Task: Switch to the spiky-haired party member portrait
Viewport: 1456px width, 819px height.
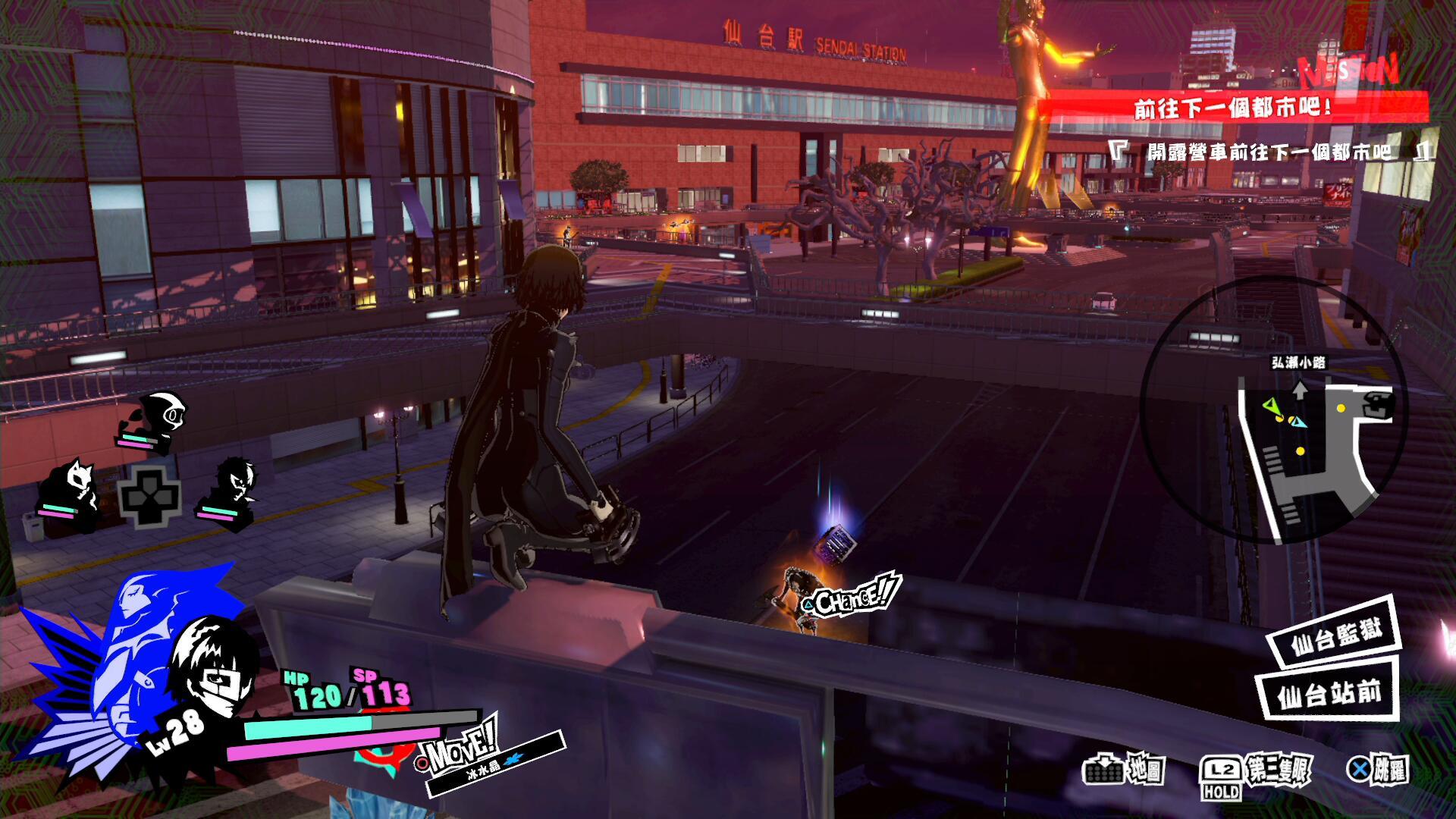Action: click(229, 489)
